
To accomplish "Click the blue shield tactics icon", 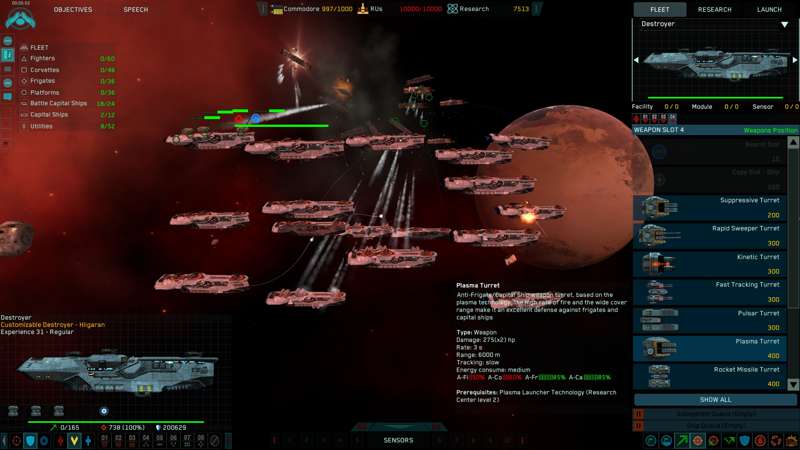I will (x=30, y=440).
